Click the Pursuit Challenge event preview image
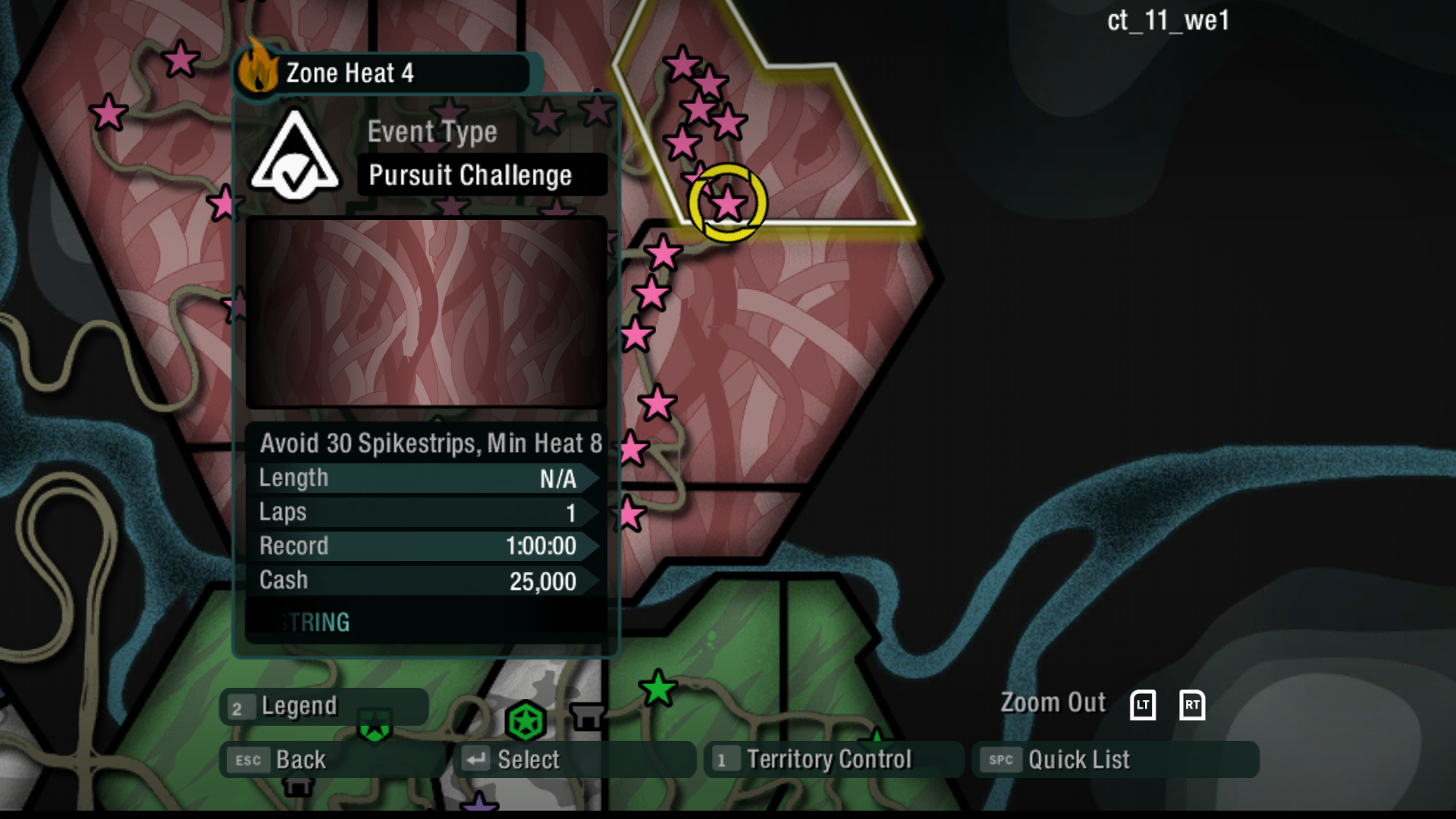 point(426,312)
